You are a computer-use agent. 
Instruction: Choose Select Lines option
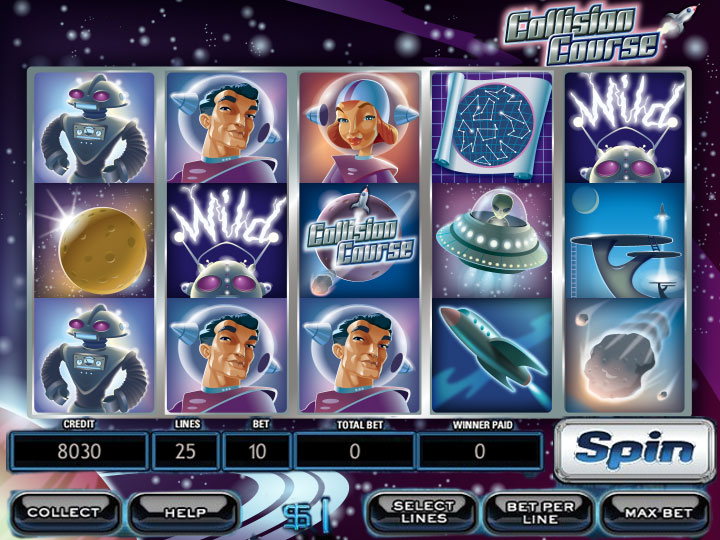click(423, 512)
